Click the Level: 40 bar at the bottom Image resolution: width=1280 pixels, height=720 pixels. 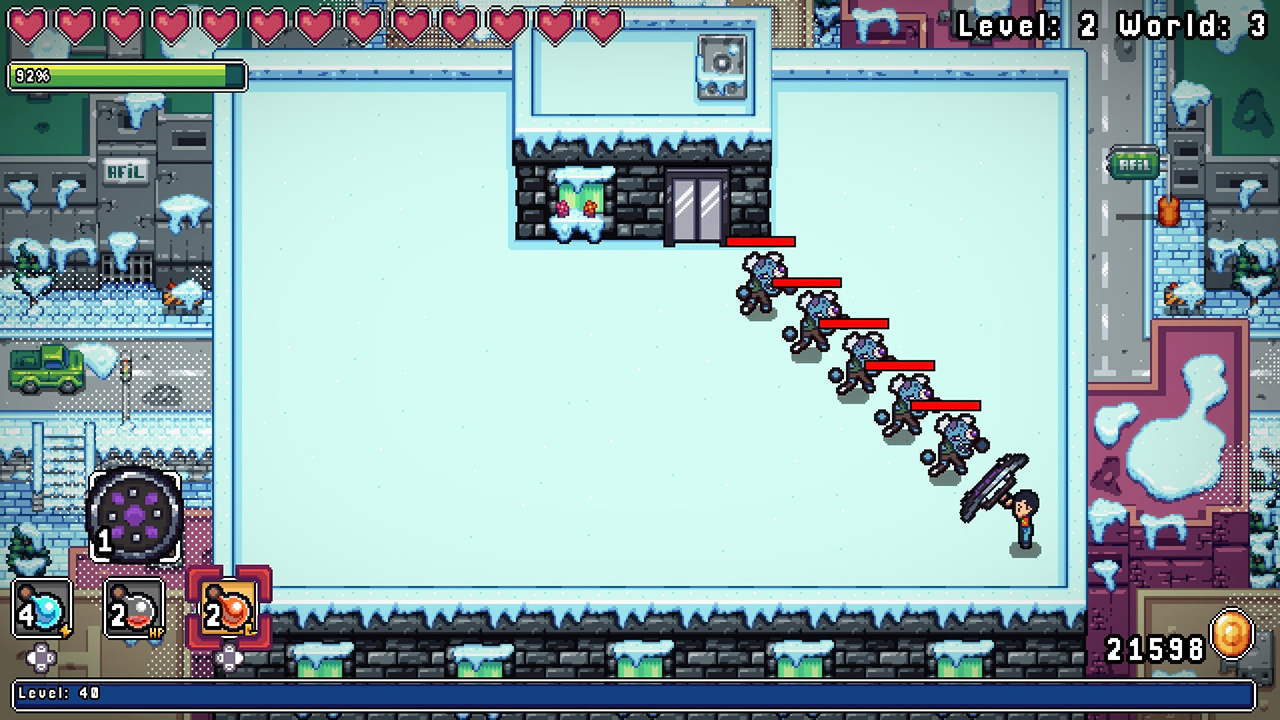click(x=640, y=691)
